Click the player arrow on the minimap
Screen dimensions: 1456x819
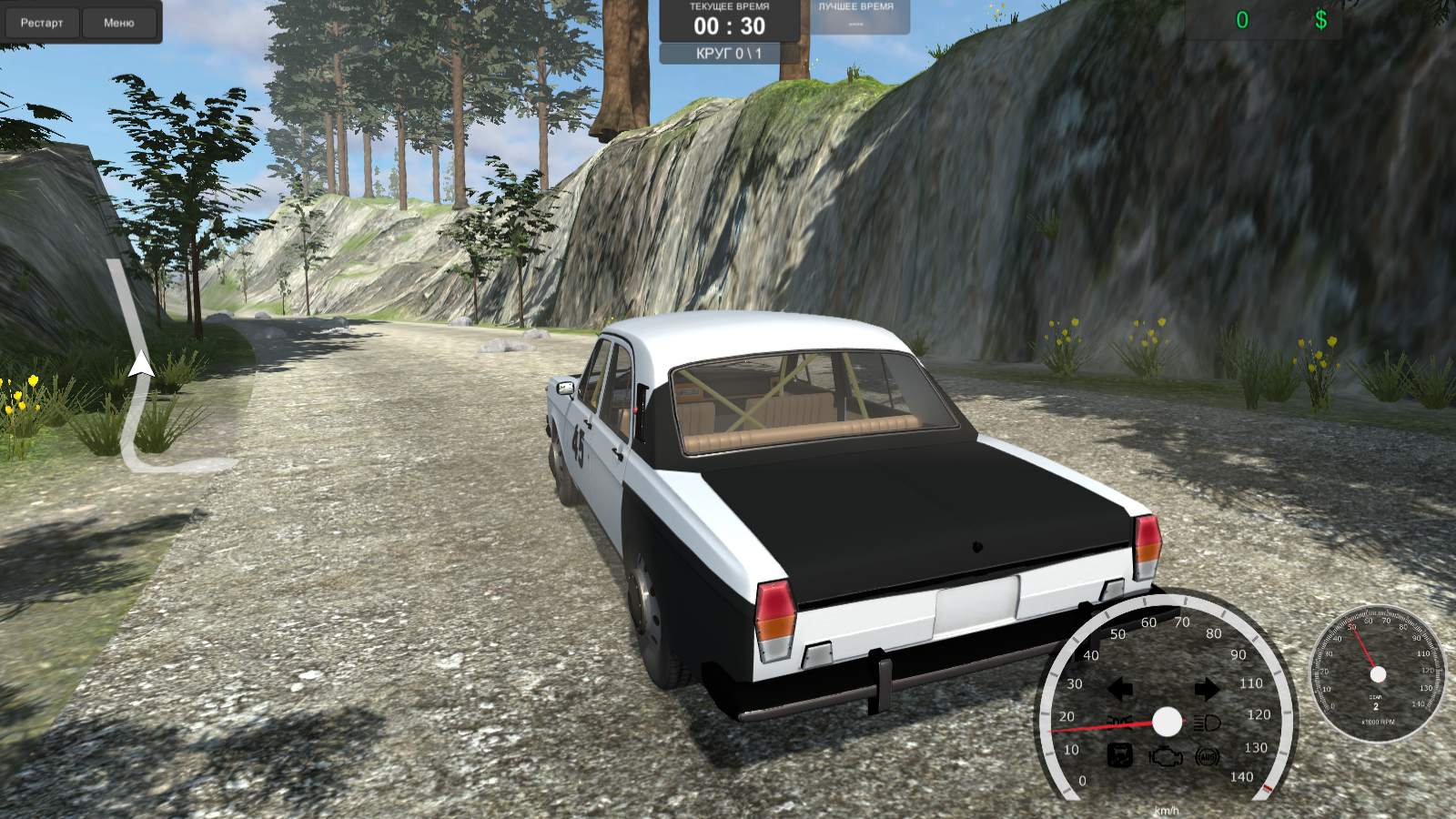pos(140,364)
